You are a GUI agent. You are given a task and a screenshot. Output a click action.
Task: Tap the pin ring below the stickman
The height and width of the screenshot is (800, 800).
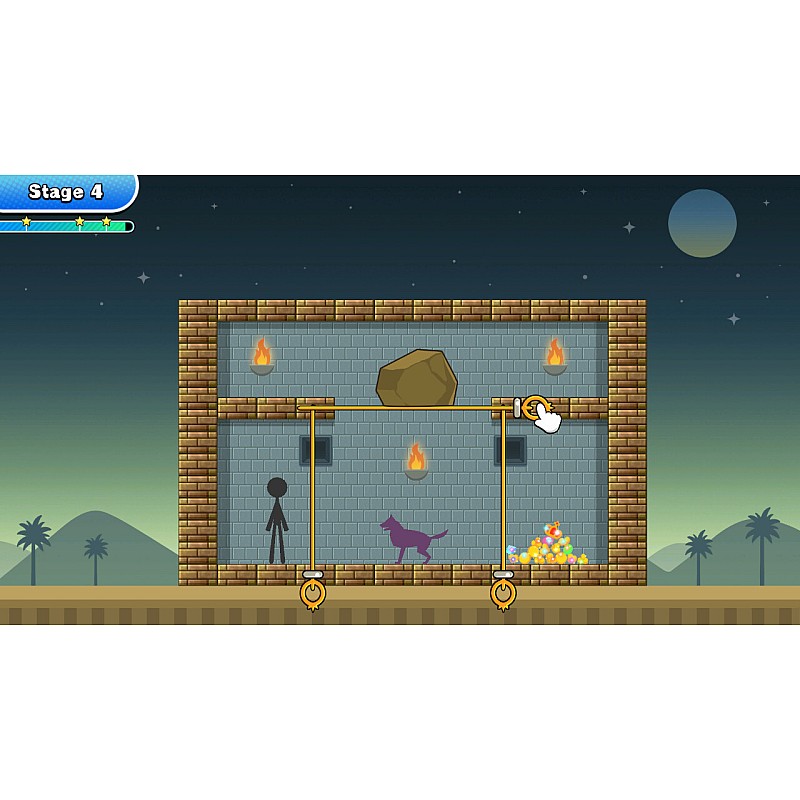(313, 593)
